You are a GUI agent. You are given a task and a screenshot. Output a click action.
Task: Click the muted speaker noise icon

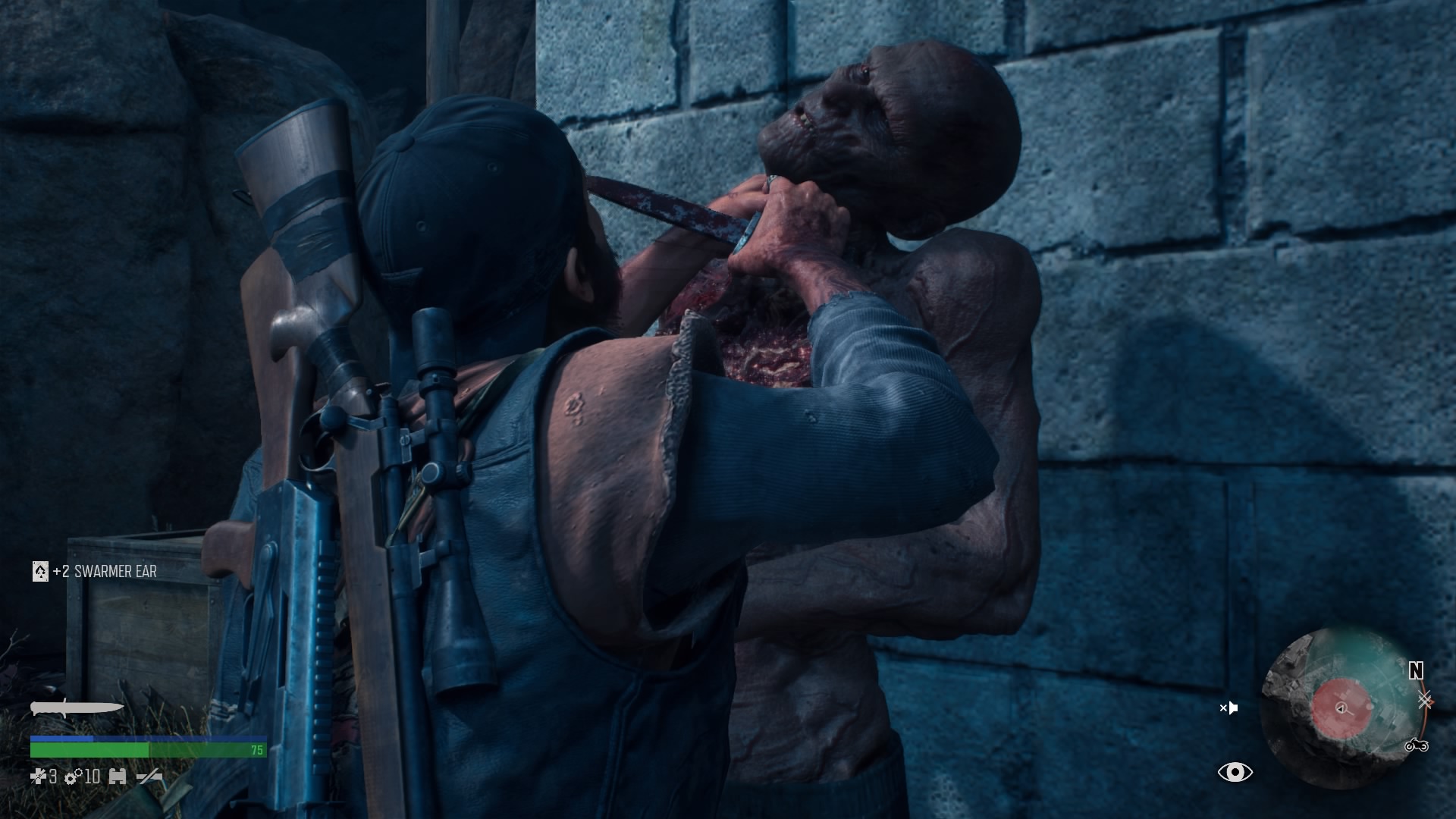1228,708
